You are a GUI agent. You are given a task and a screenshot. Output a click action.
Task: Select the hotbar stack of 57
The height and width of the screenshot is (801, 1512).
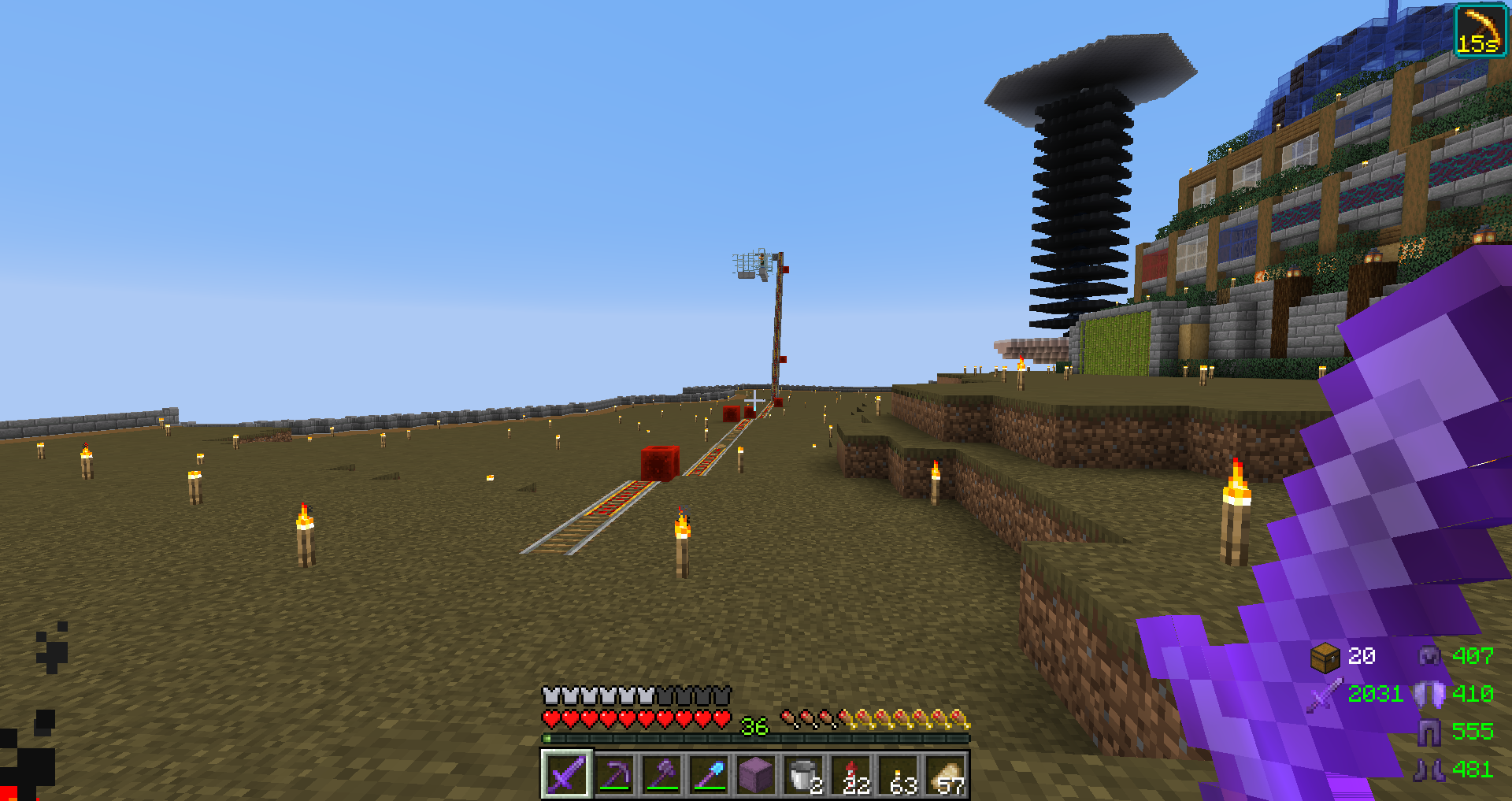coord(947,775)
